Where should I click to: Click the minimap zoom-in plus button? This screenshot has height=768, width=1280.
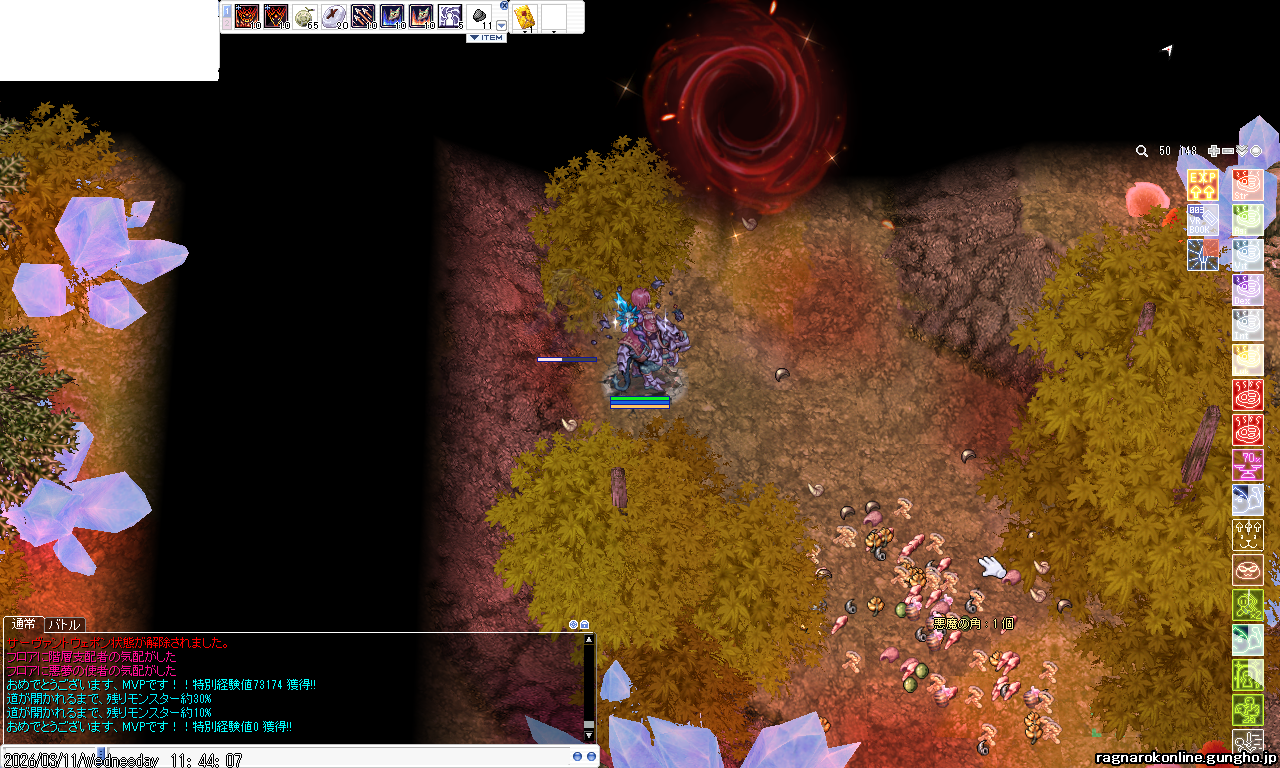pos(1213,151)
